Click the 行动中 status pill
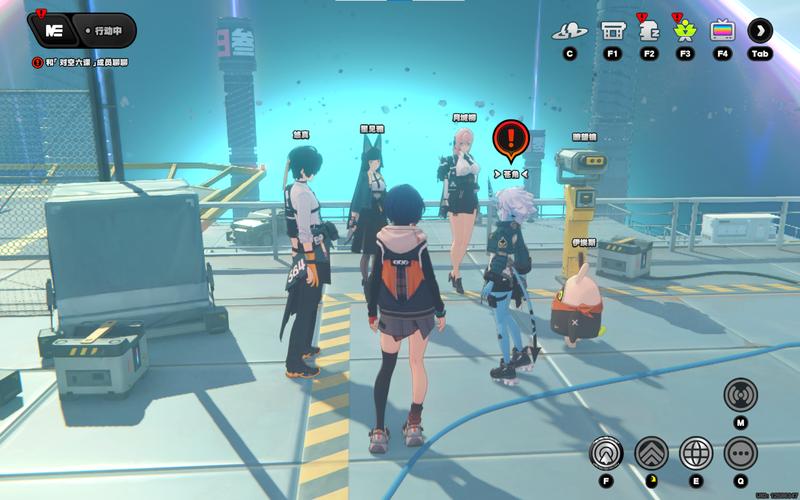The width and height of the screenshot is (800, 500). pos(105,31)
